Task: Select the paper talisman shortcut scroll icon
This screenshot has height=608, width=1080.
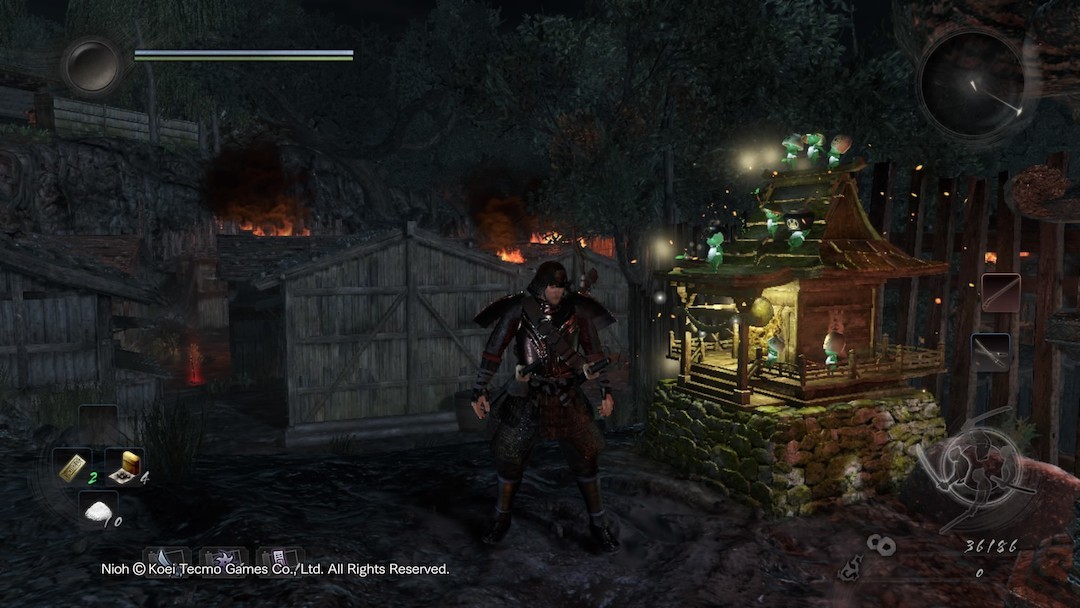Action: click(279, 559)
